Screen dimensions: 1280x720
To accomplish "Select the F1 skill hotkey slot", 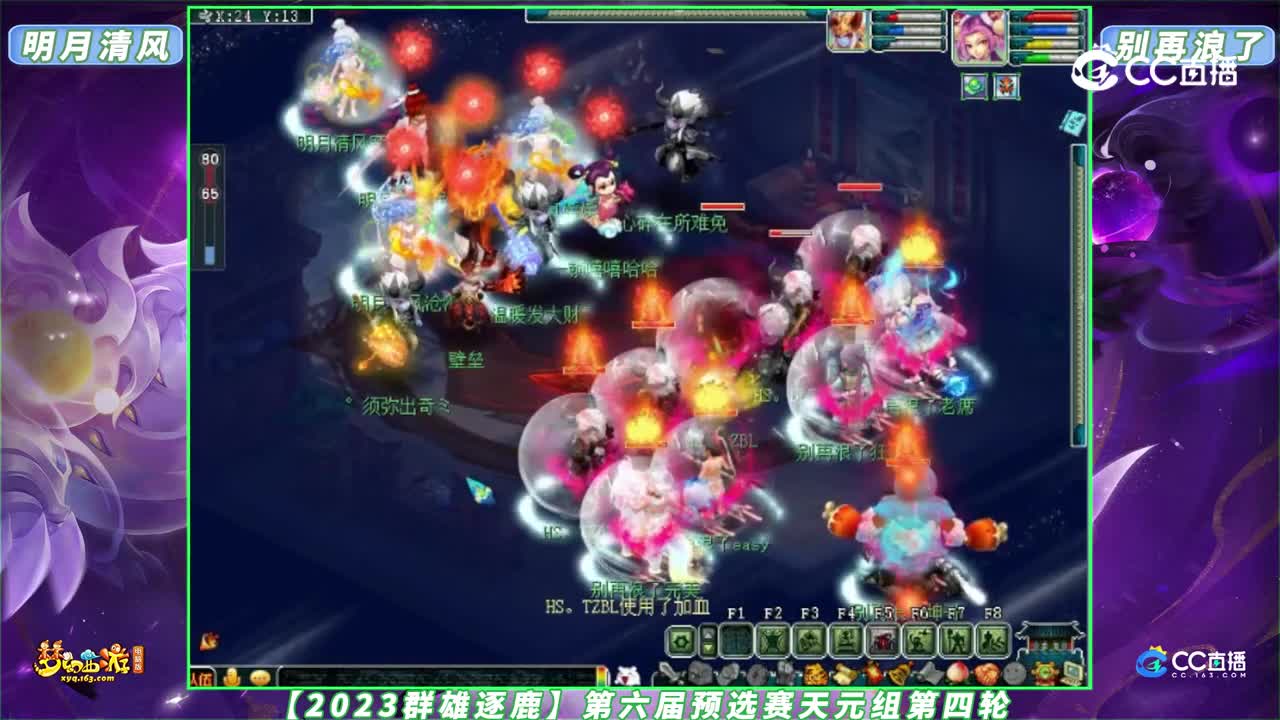I will click(x=736, y=640).
